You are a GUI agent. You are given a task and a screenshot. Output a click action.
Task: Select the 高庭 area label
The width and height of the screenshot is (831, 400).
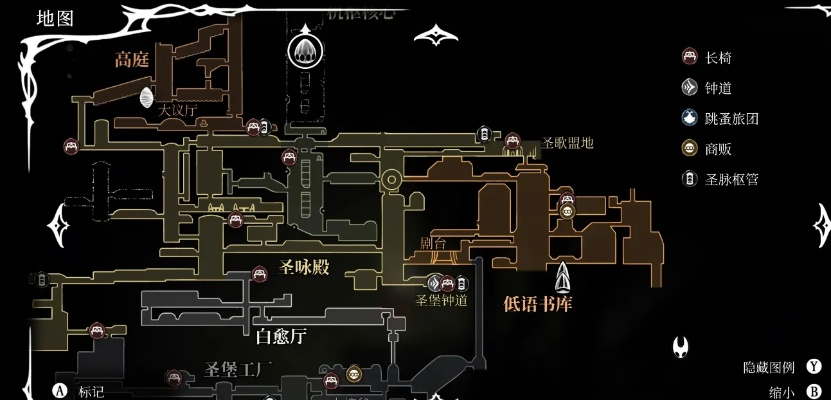(x=131, y=60)
